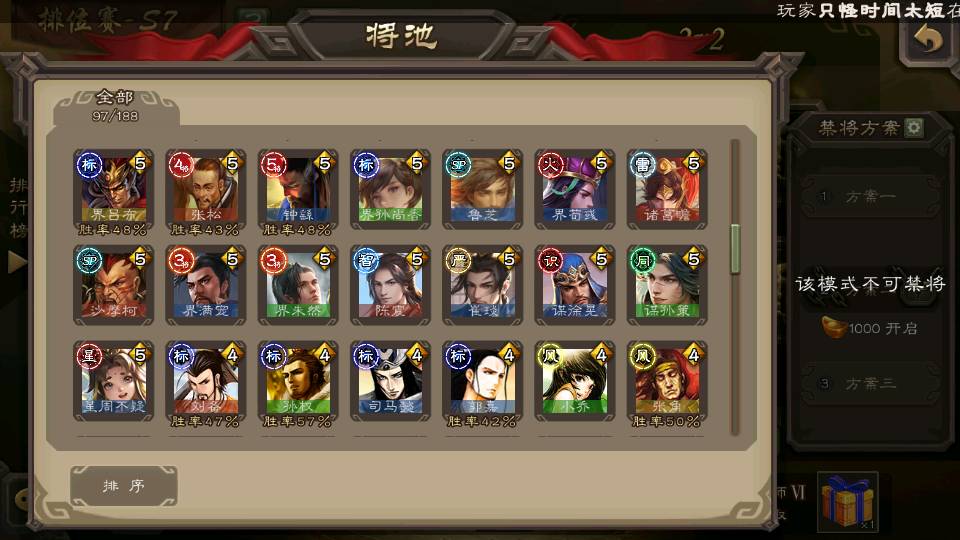Select the 刘备 general card
This screenshot has height=540, width=960.
click(205, 381)
